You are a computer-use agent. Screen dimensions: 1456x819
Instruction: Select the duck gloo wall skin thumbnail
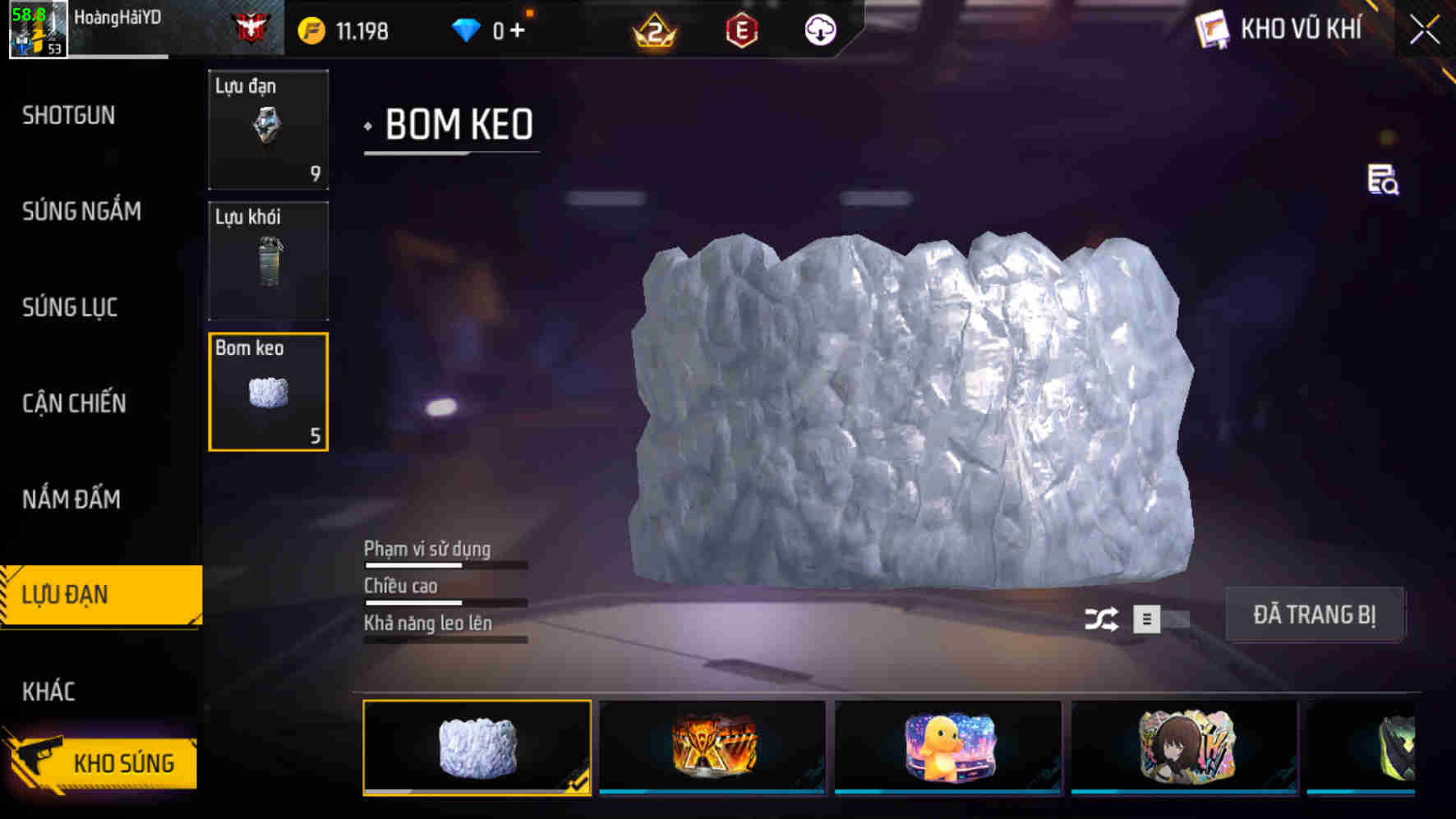[x=946, y=746]
